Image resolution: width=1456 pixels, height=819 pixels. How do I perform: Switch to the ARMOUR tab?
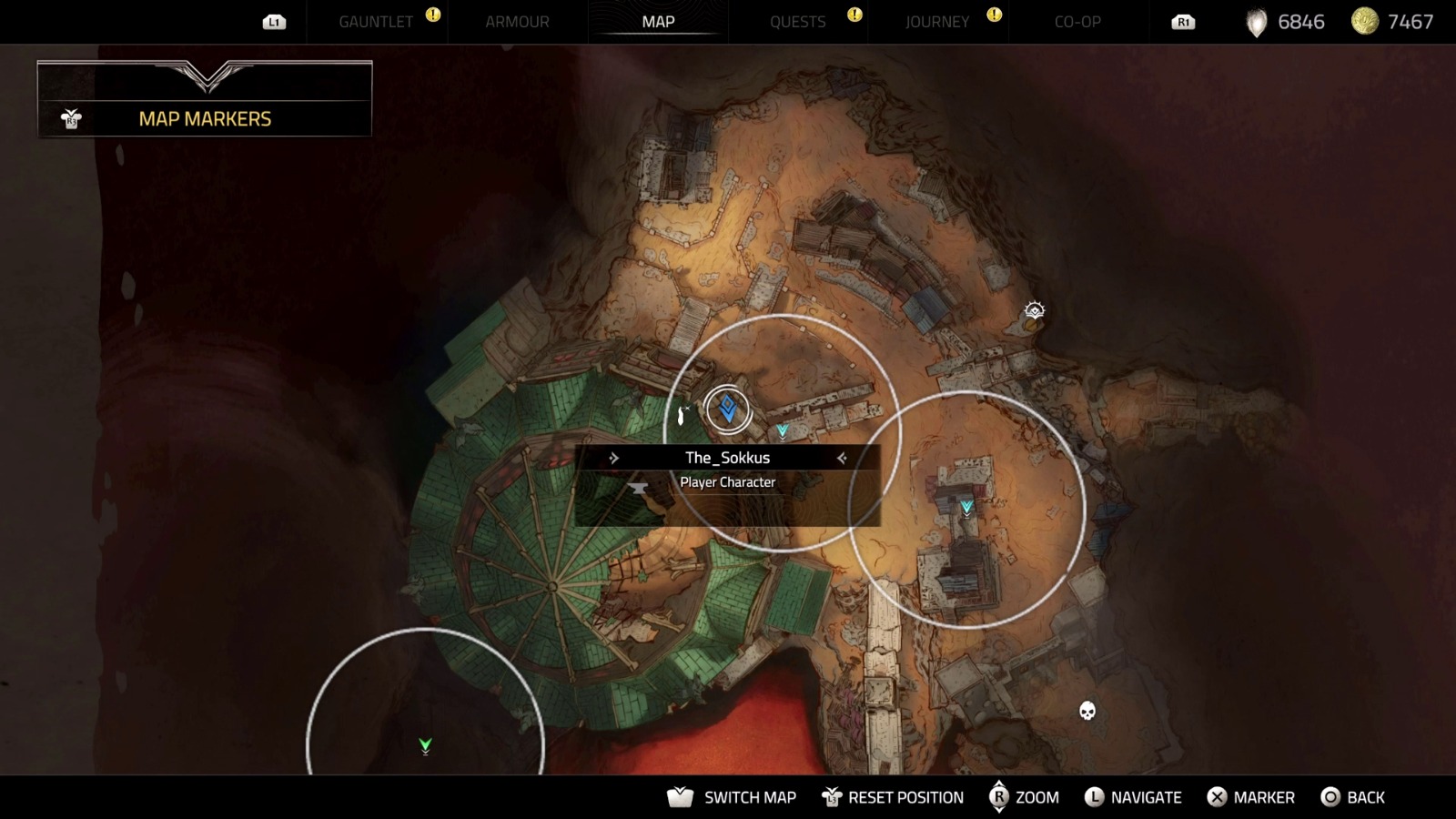pos(516,22)
